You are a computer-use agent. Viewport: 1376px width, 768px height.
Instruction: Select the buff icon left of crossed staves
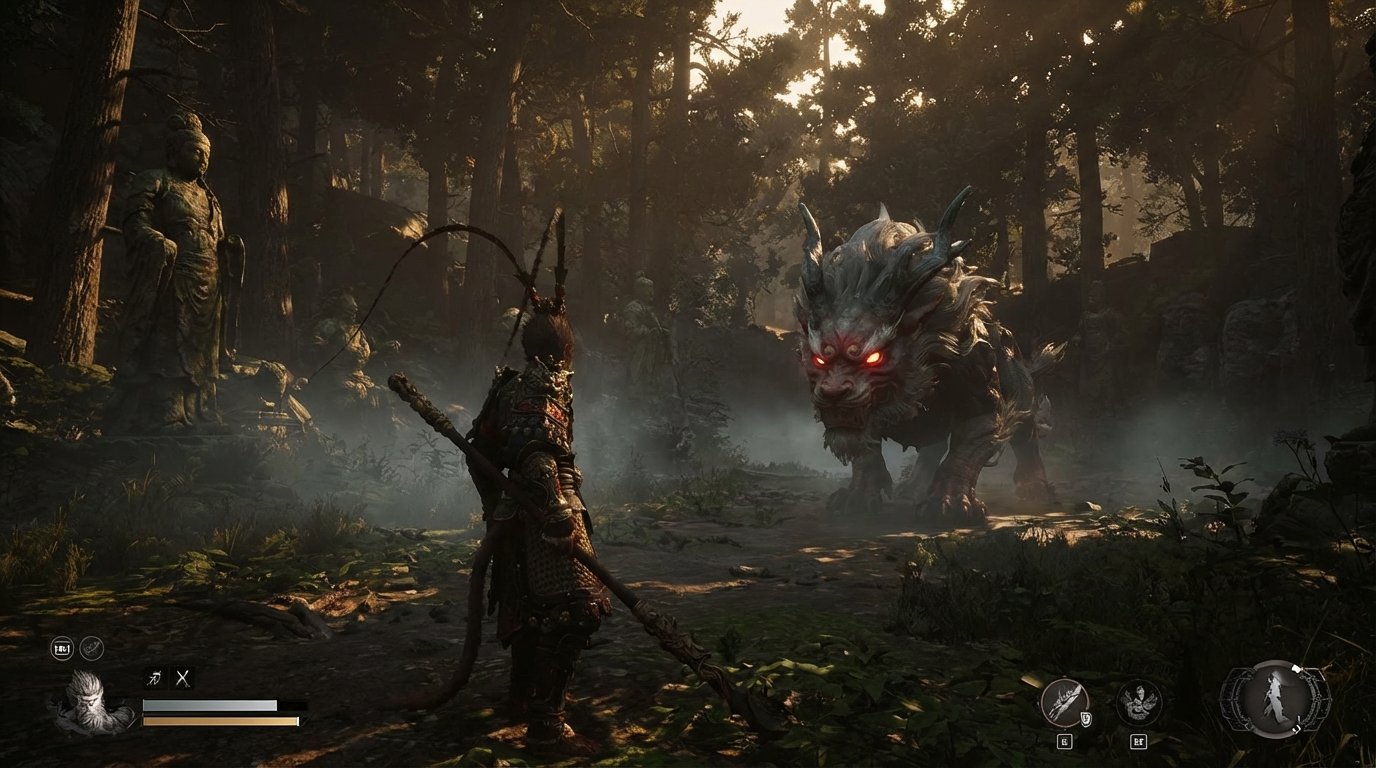(x=154, y=678)
